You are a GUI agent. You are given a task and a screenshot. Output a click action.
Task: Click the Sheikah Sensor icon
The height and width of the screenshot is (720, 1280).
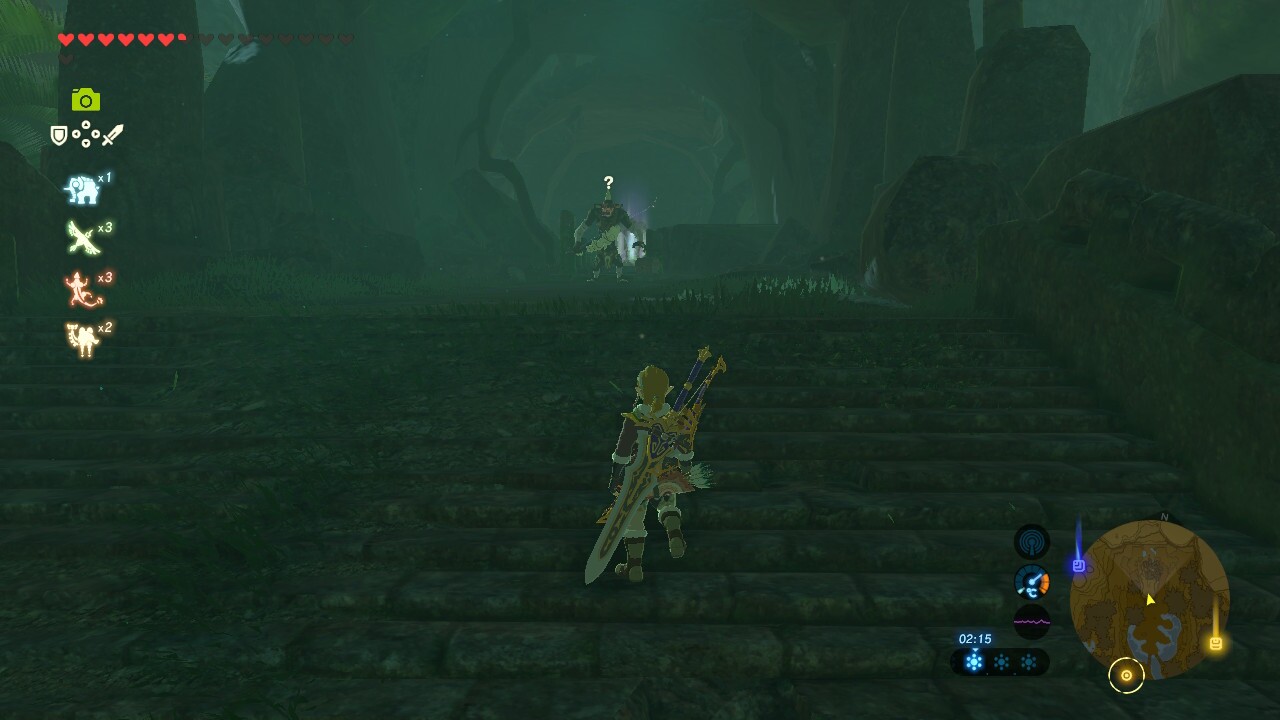[x=1030, y=543]
